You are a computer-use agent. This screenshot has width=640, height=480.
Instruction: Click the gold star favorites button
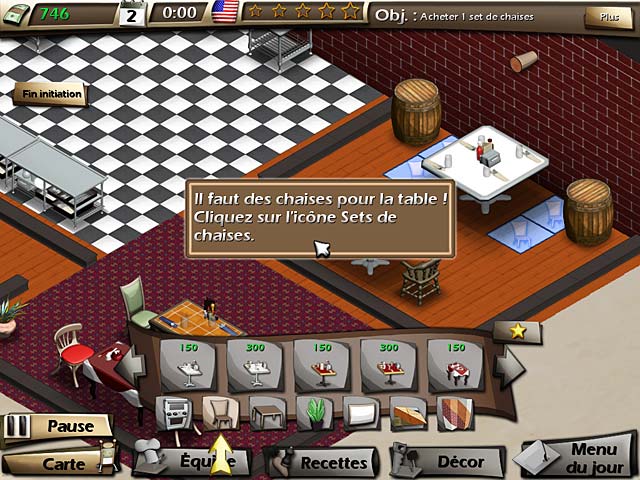pyautogui.click(x=517, y=331)
